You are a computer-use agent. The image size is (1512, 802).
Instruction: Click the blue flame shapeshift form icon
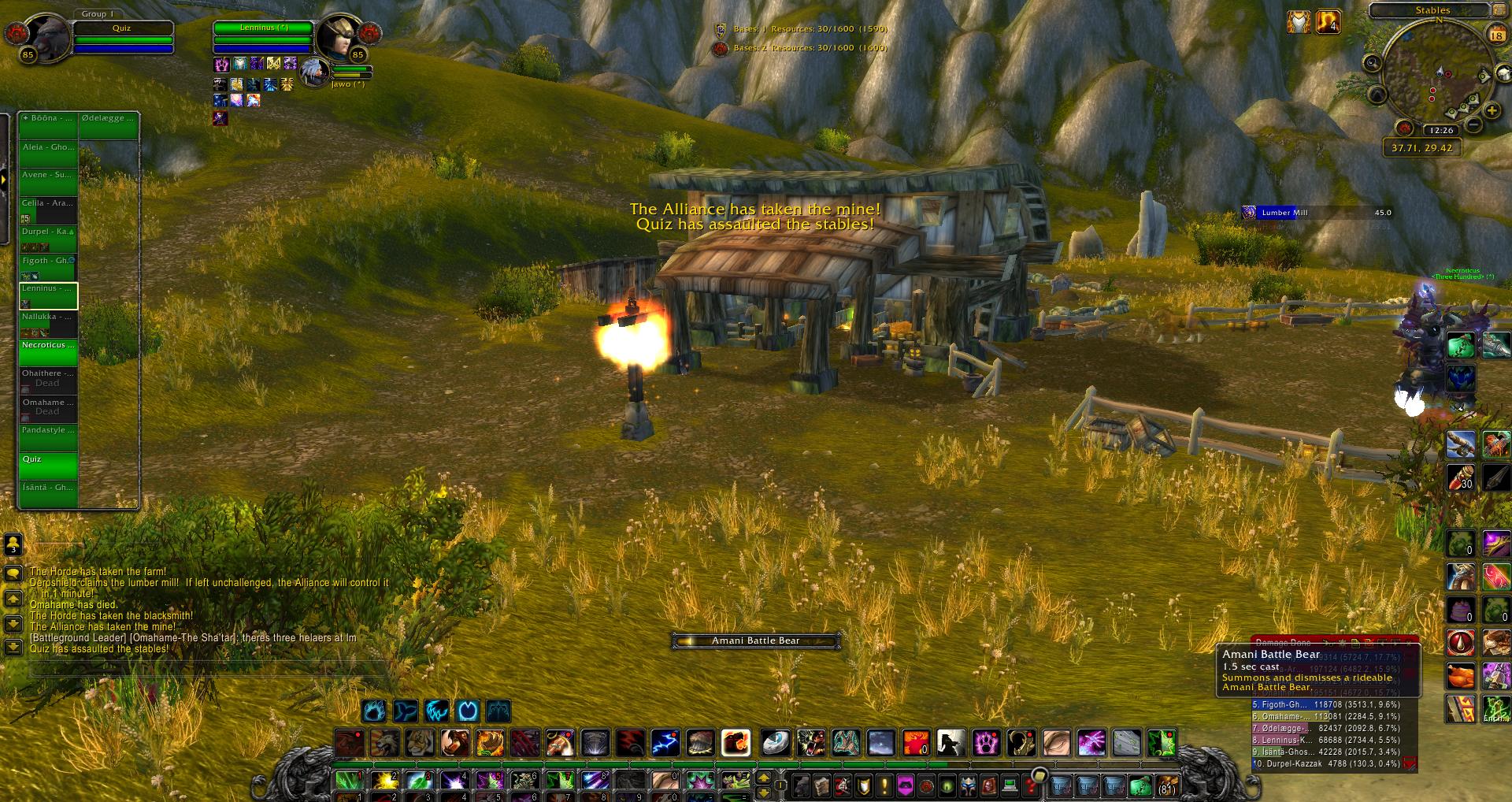(373, 711)
